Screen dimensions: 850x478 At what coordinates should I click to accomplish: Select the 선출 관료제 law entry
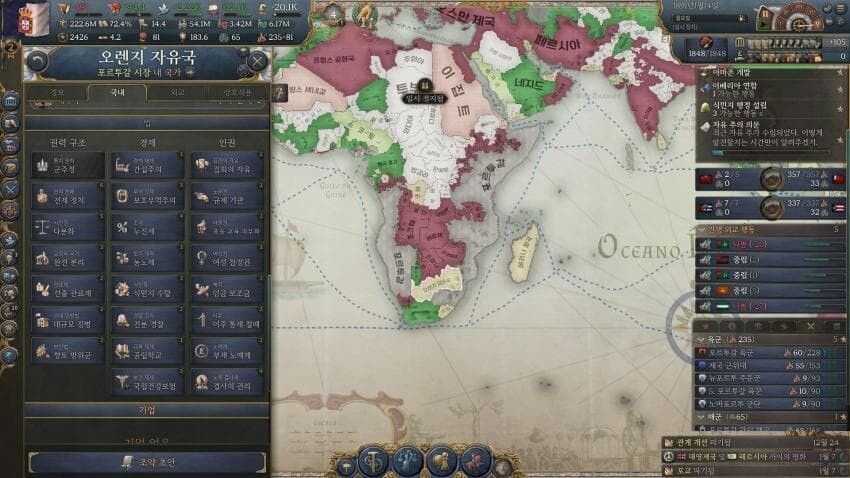click(67, 290)
